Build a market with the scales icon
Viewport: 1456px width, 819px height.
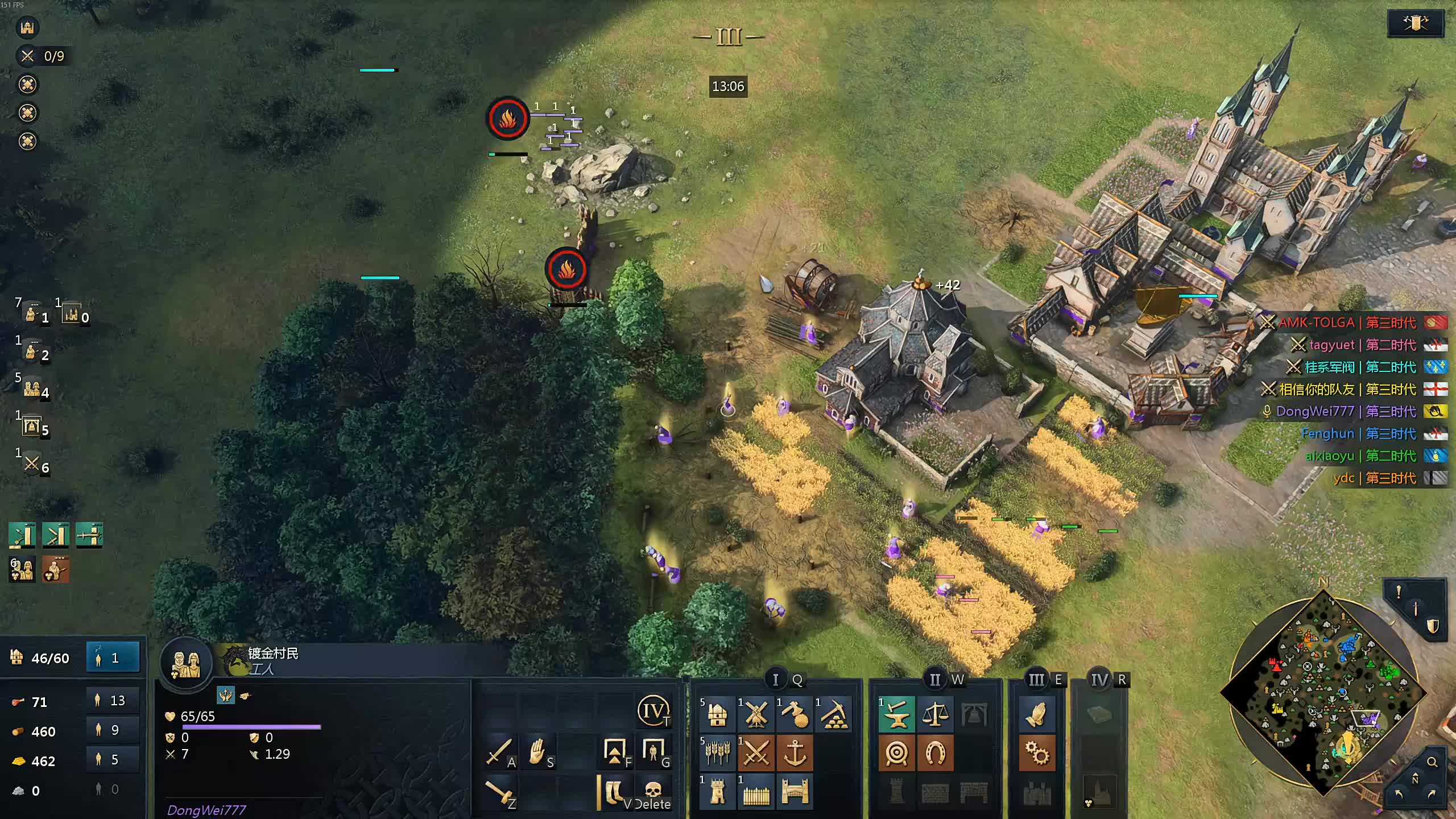(936, 714)
